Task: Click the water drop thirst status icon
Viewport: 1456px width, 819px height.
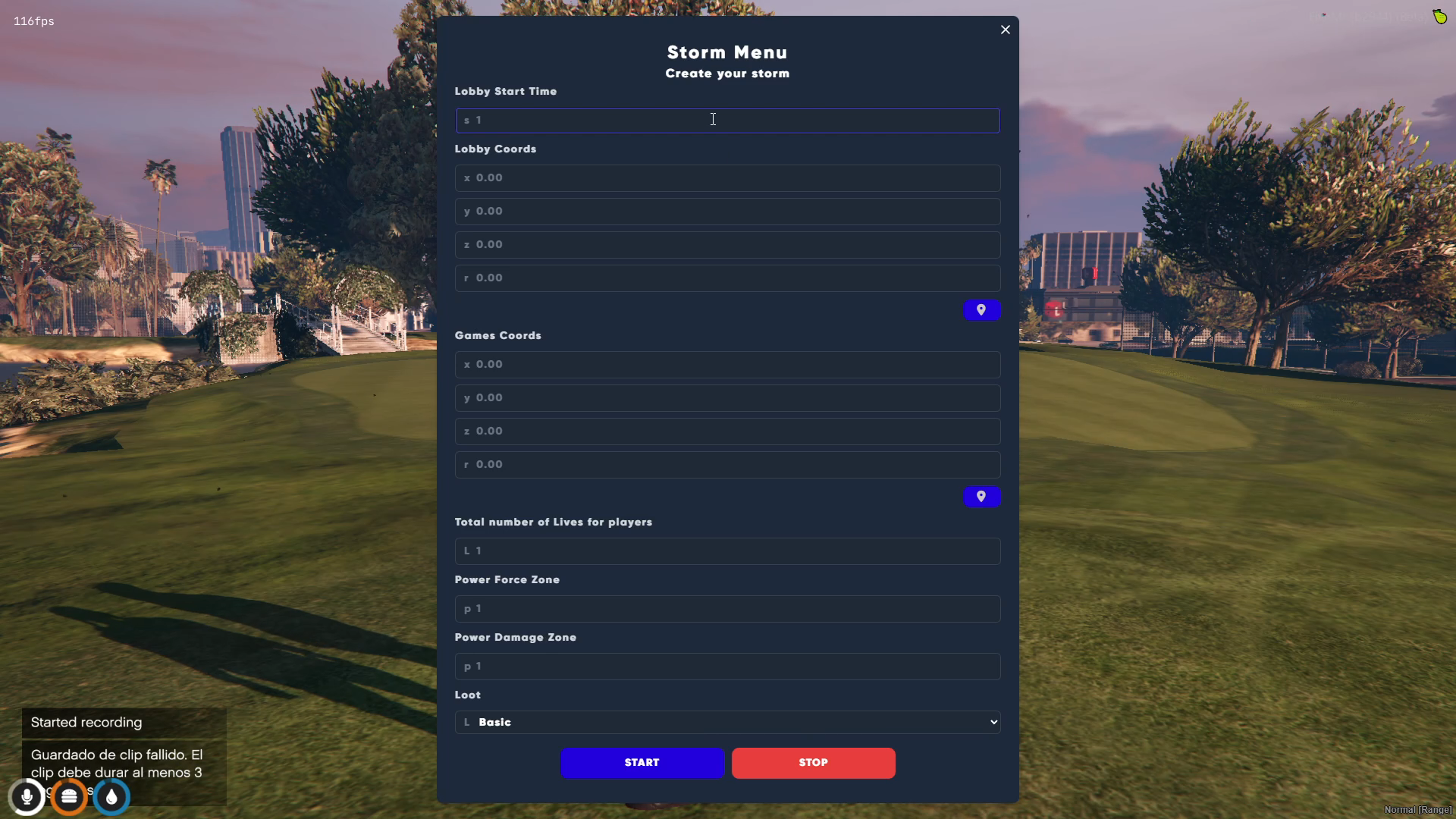Action: coord(111,797)
